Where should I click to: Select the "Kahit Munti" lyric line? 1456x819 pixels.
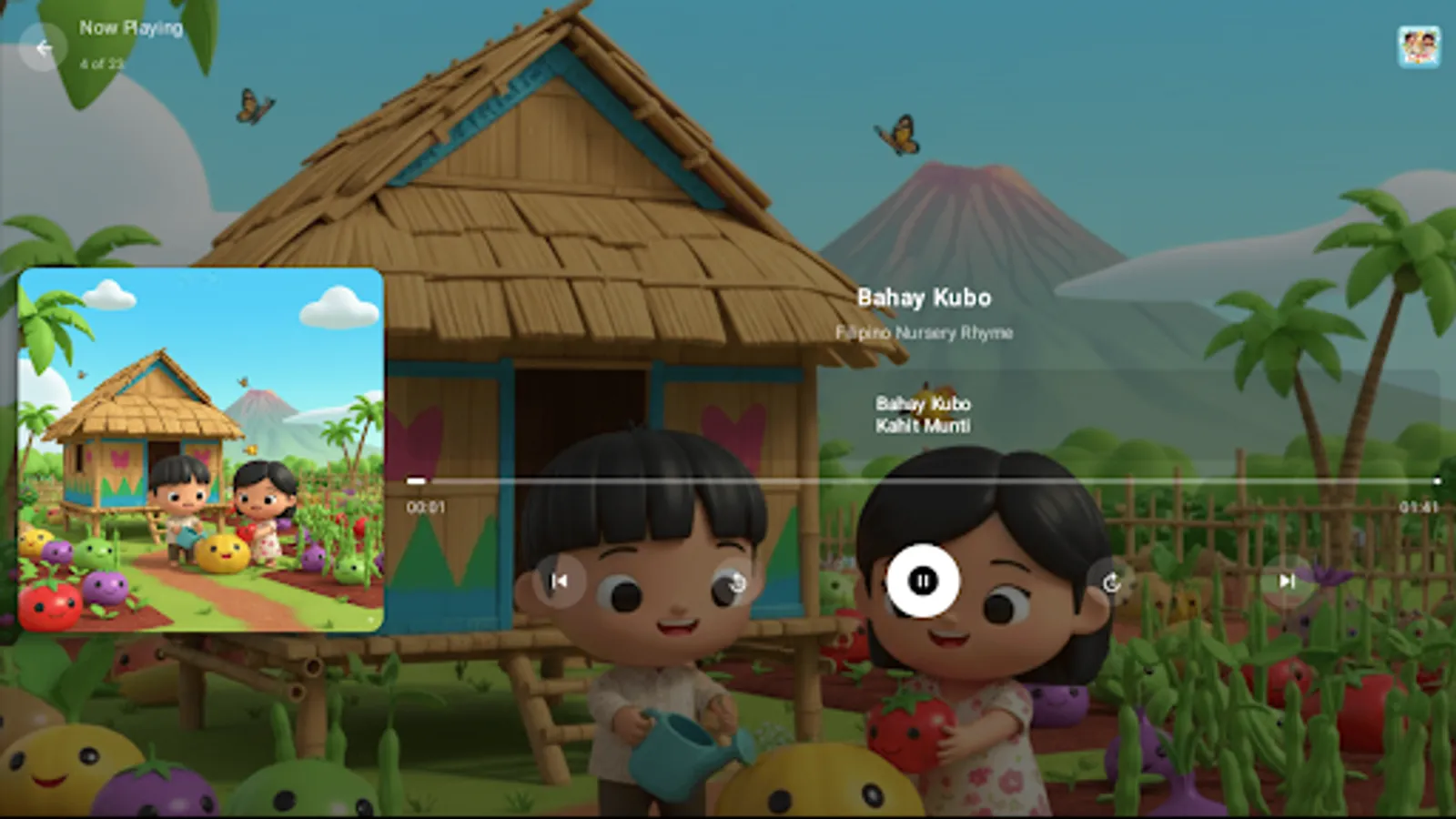click(925, 424)
